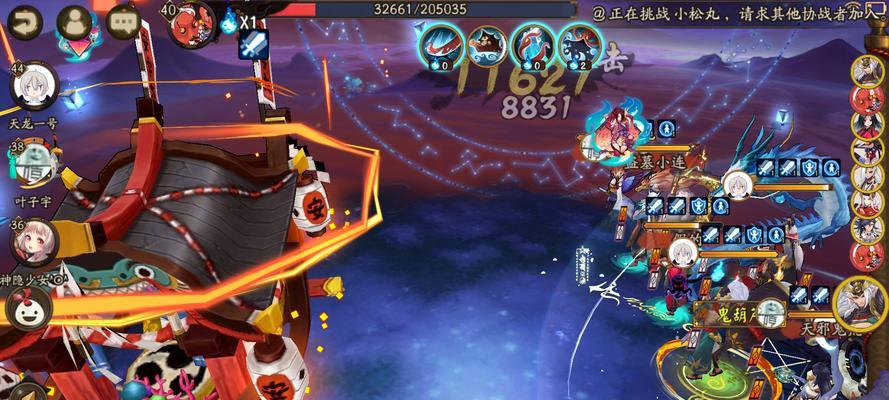Click the blue crossed swords buff icon
The width and height of the screenshot is (889, 400).
253,44
